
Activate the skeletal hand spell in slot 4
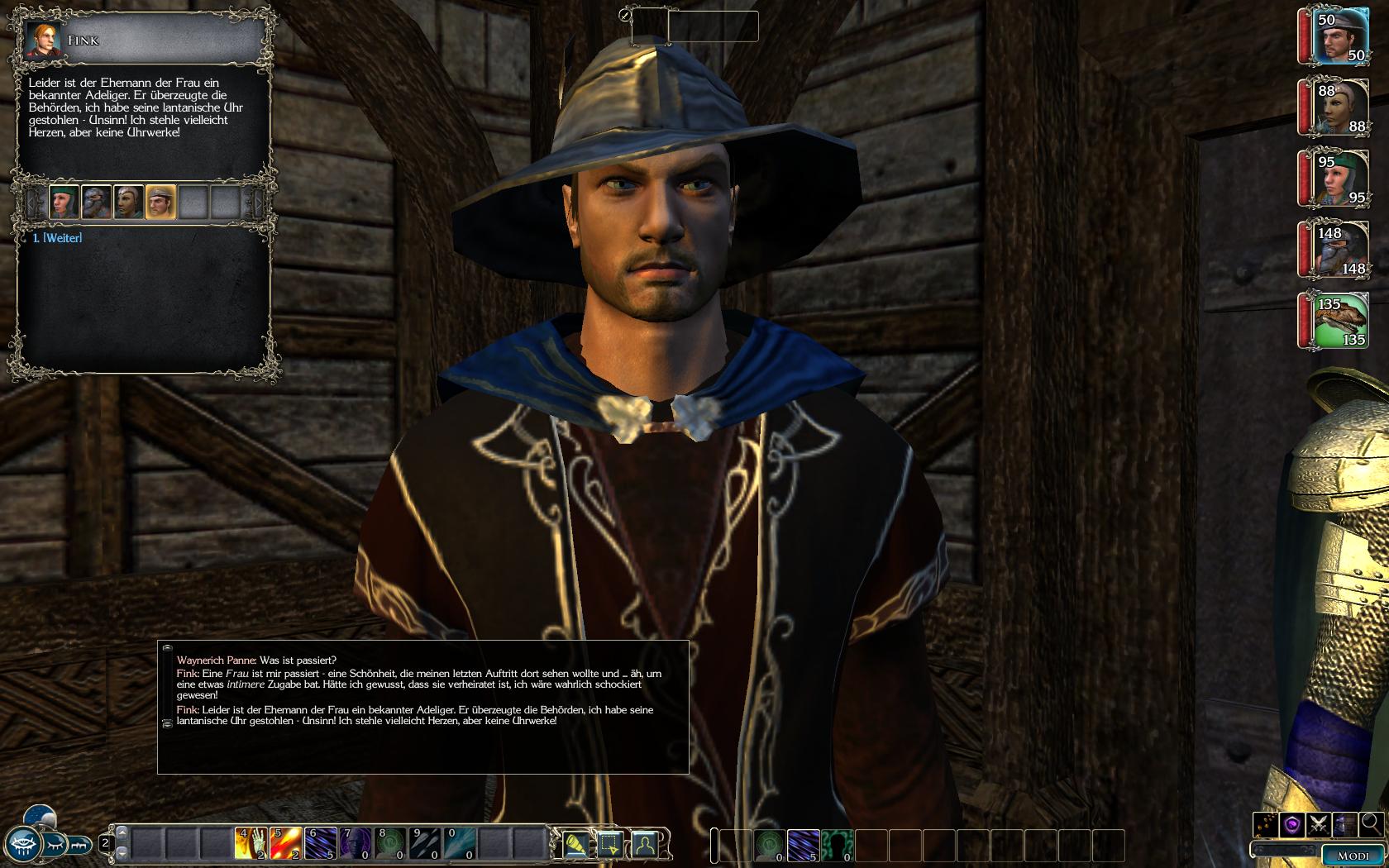(251, 844)
